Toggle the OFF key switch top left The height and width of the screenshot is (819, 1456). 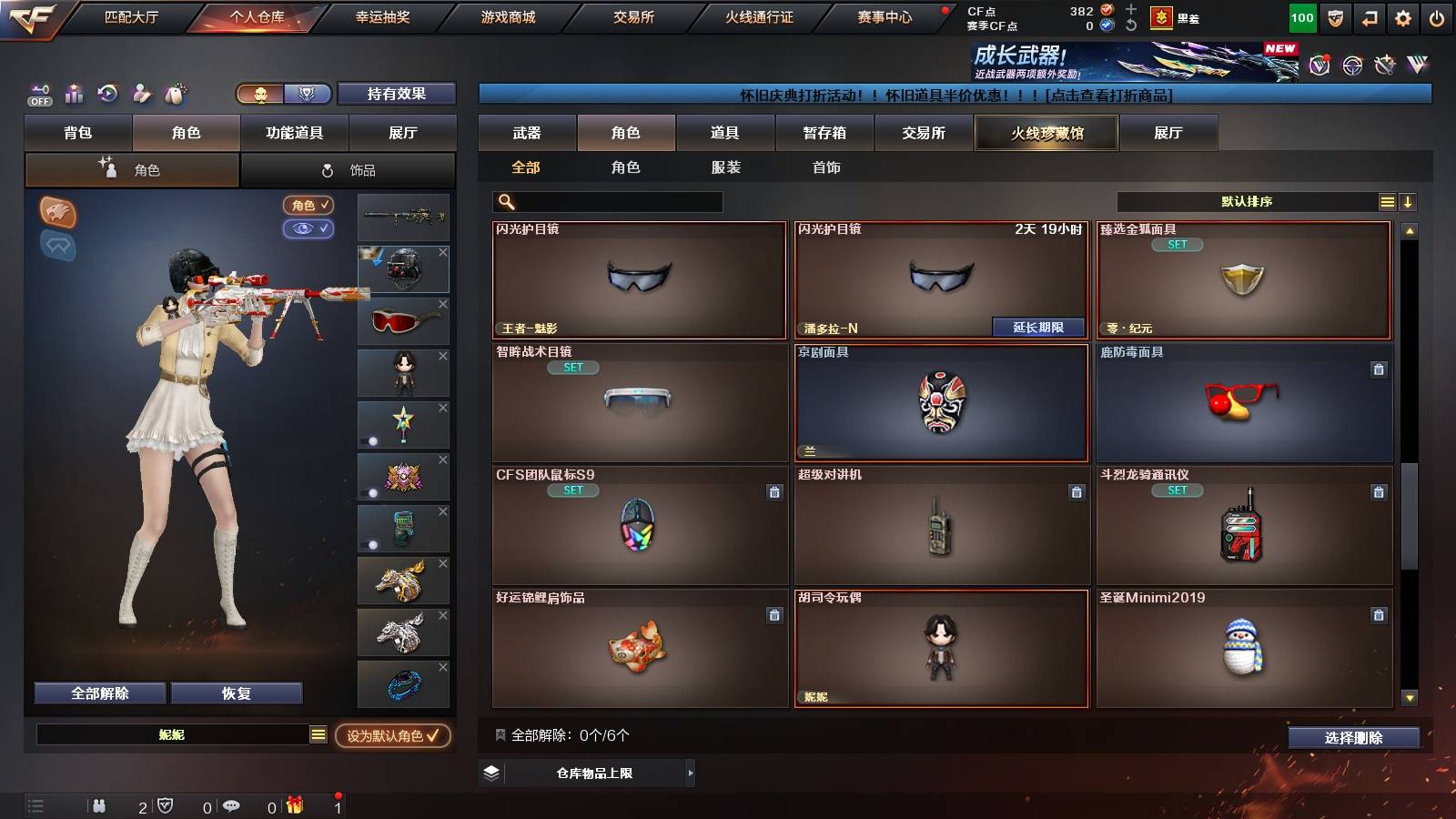tap(38, 95)
